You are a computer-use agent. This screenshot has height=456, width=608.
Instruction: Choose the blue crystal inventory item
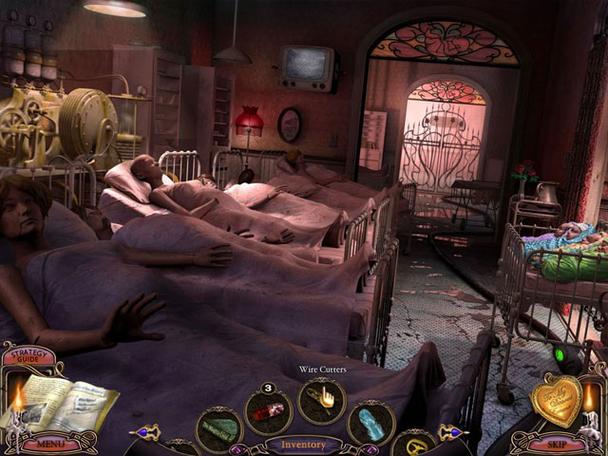point(370,421)
